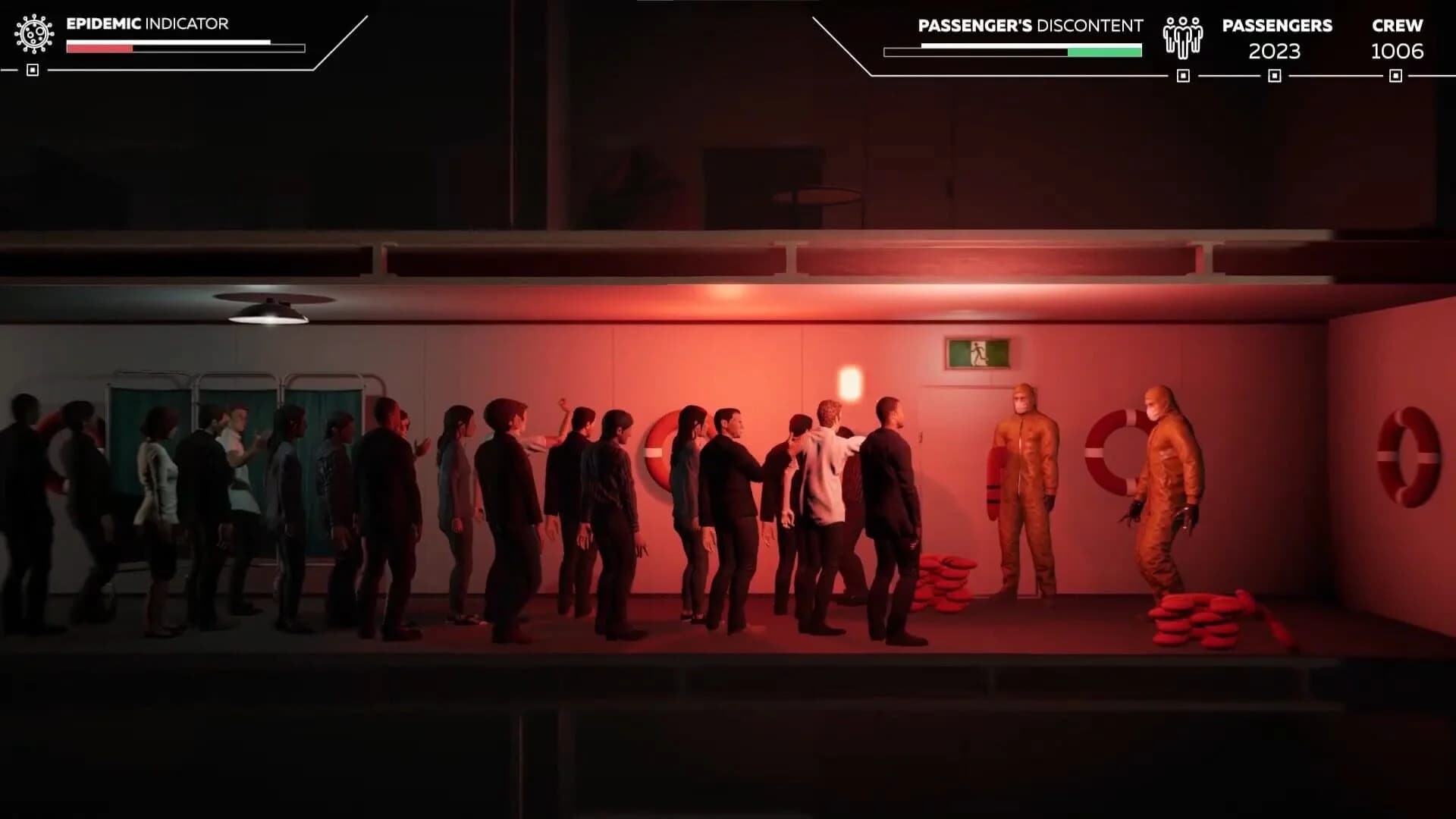Image resolution: width=1456 pixels, height=819 pixels.
Task: Click the Epidemic Indicator title text
Action: point(146,24)
